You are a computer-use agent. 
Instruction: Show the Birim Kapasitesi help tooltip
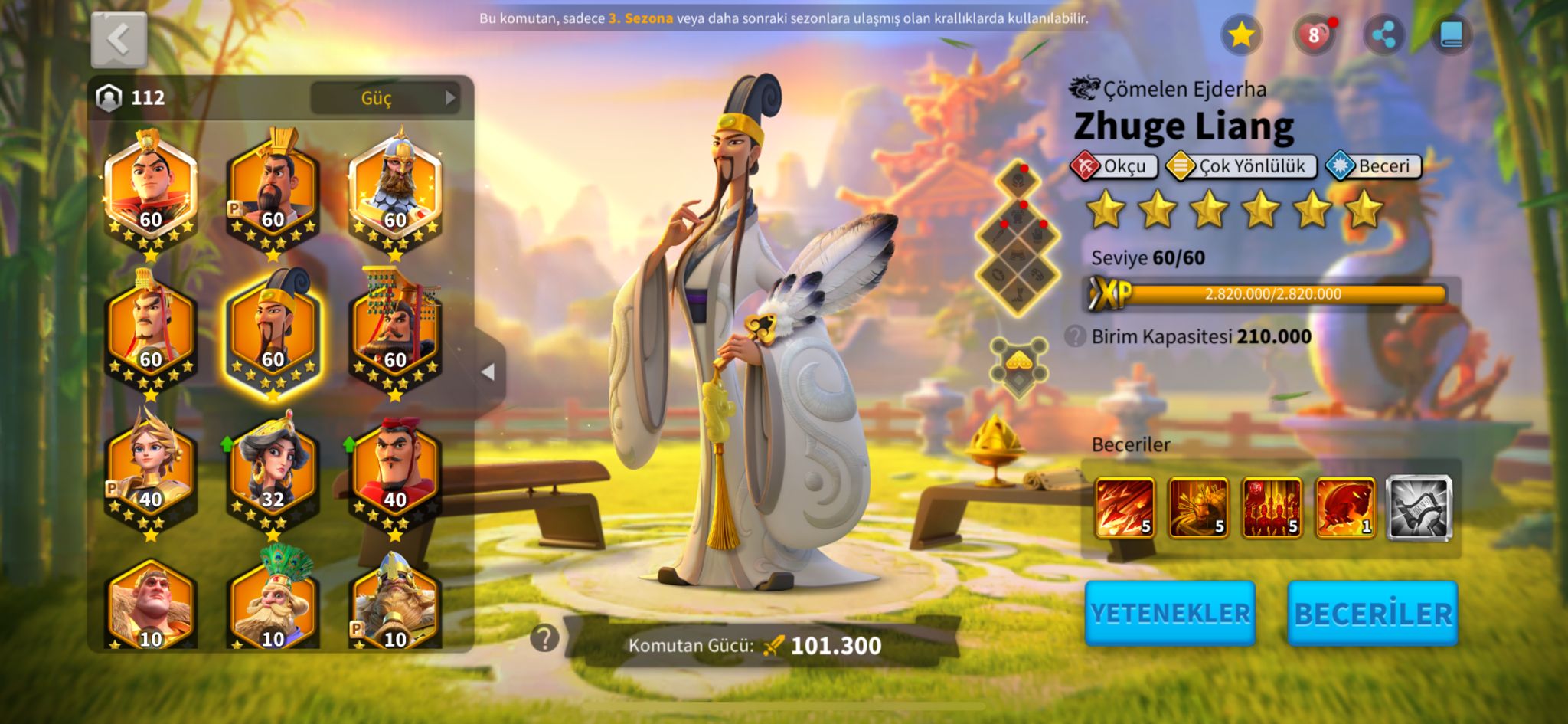click(1075, 336)
